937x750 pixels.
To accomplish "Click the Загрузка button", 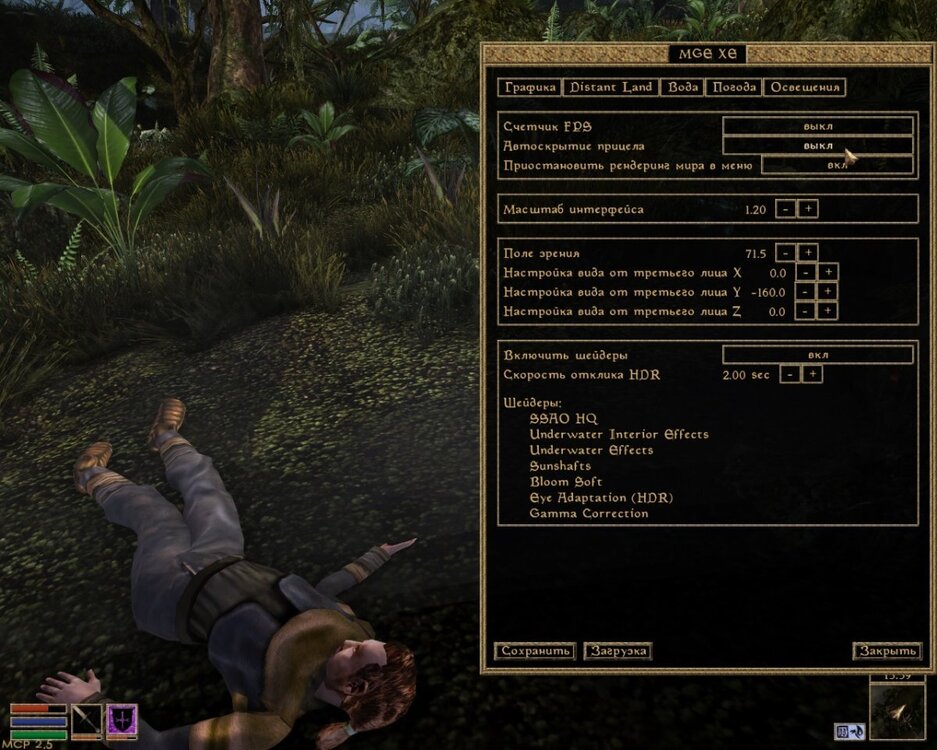I will point(617,651).
